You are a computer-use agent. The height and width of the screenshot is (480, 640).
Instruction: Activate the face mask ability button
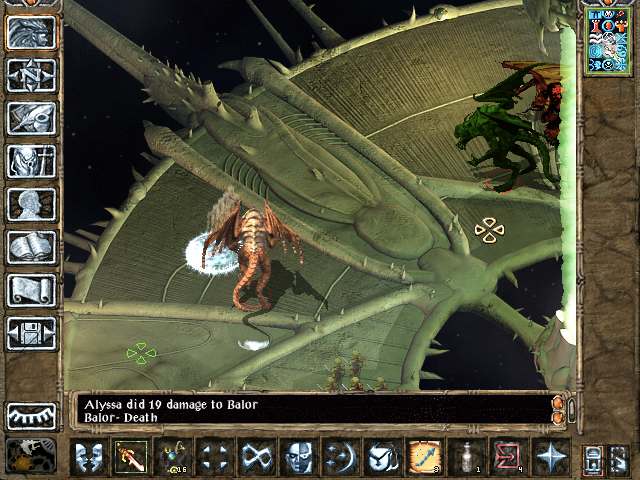(299, 457)
